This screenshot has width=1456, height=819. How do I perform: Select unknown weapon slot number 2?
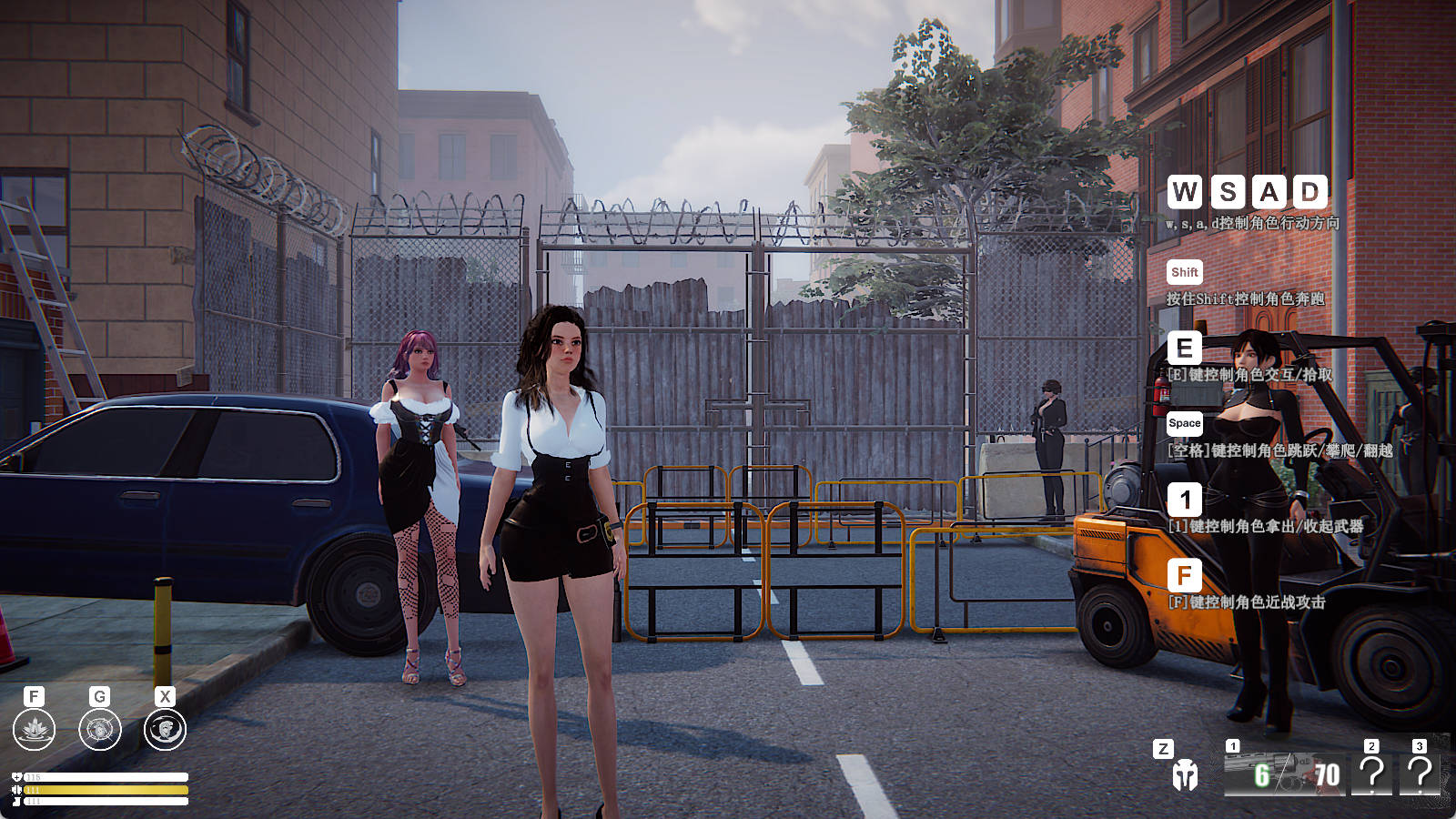[1371, 773]
